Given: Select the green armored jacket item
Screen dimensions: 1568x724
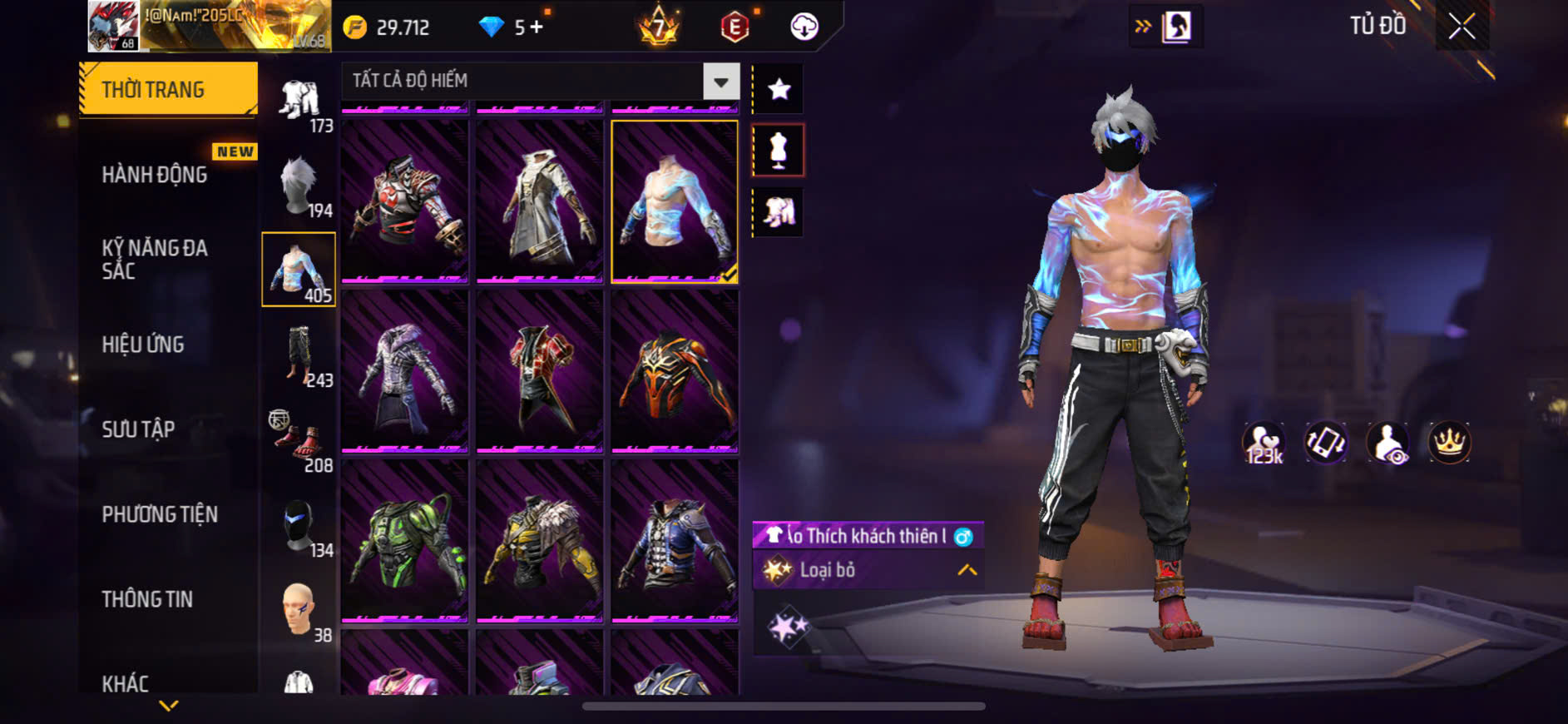Looking at the screenshot, I should [x=405, y=540].
